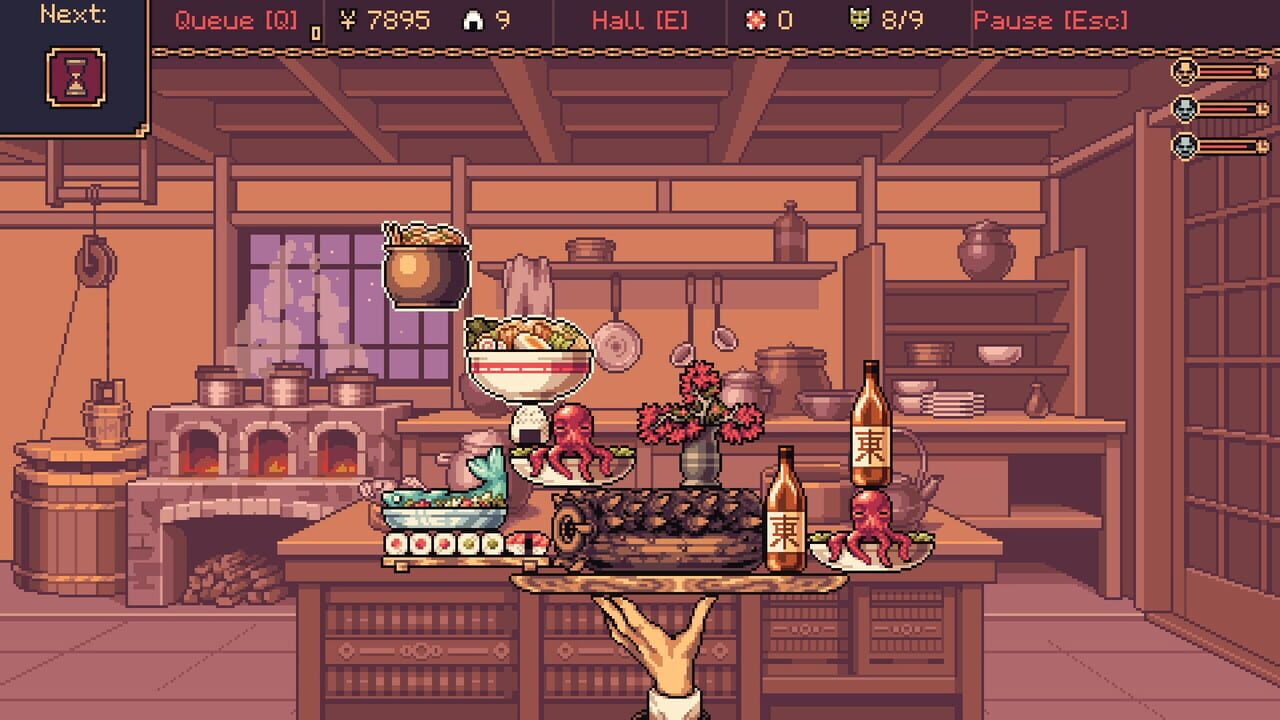Select the floating ramen pot above the counter
1280x720 pixels.
coord(425,263)
